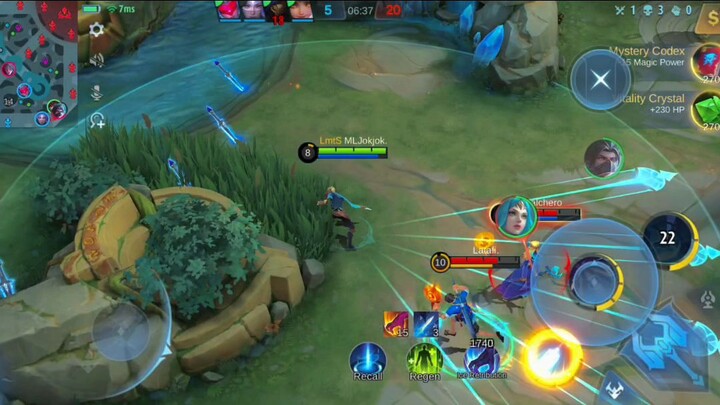Viewport: 720px width, 405px height.
Task: Lock onto the blue-haired hero portrait
Action: 514,217
